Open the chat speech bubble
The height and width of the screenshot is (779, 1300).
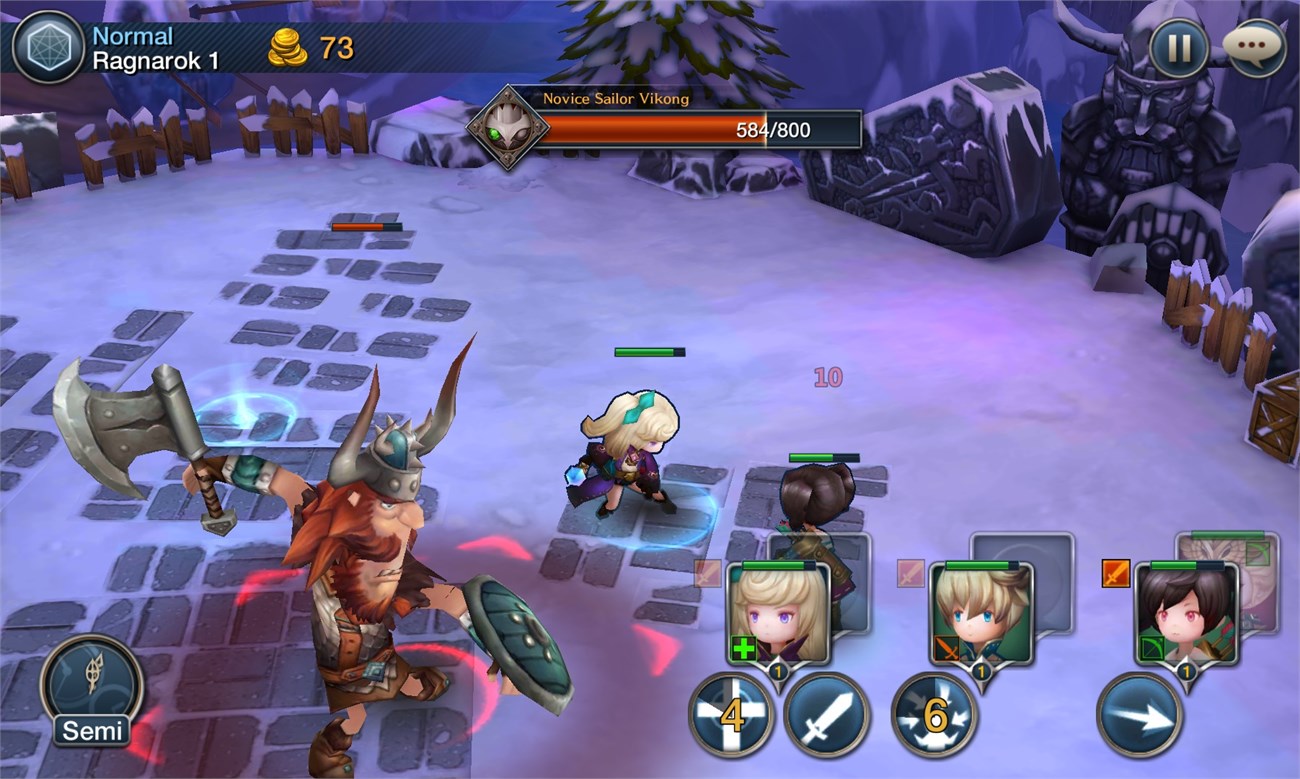pyautogui.click(x=1254, y=47)
